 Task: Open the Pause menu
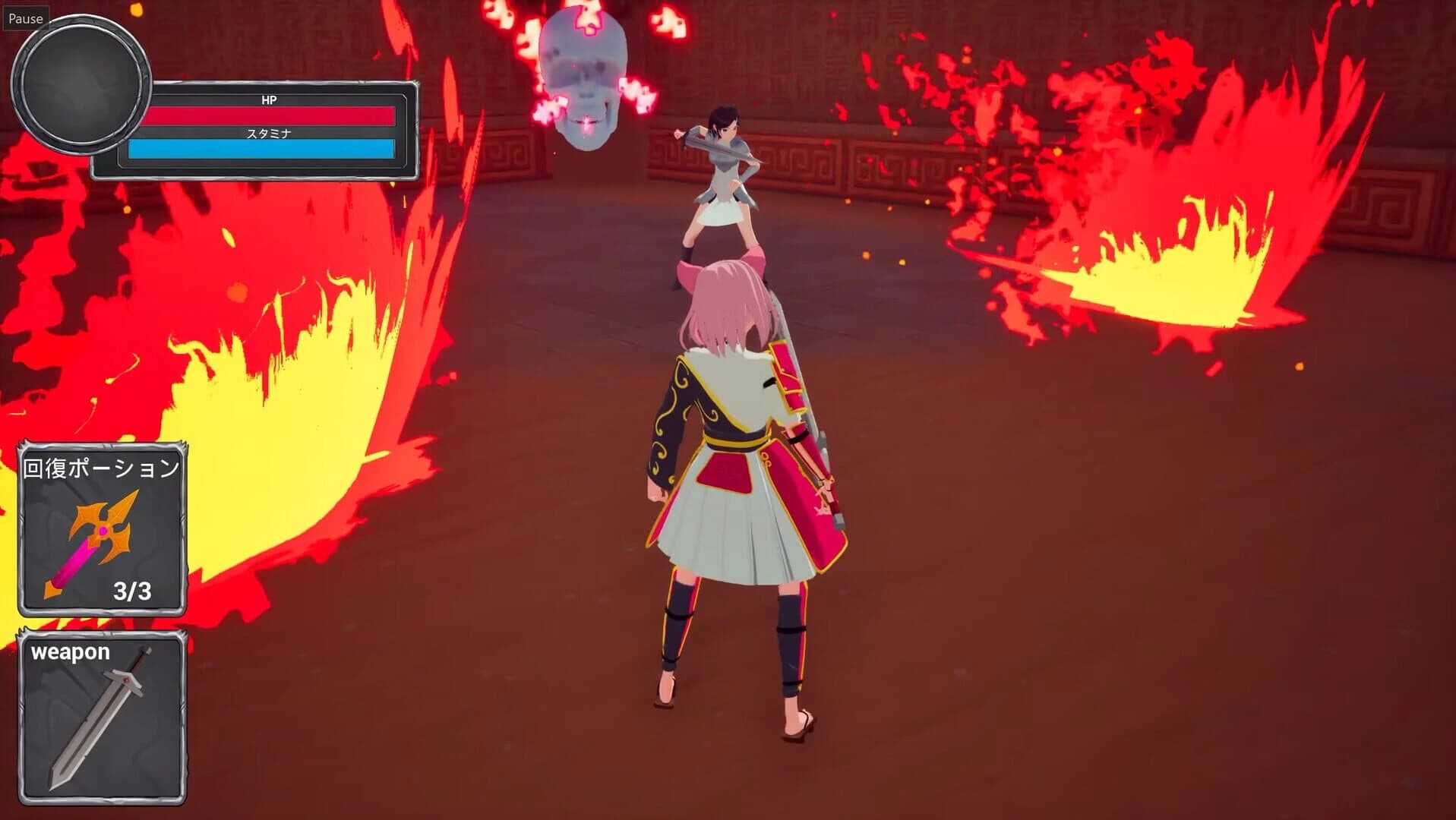pyautogui.click(x=25, y=19)
